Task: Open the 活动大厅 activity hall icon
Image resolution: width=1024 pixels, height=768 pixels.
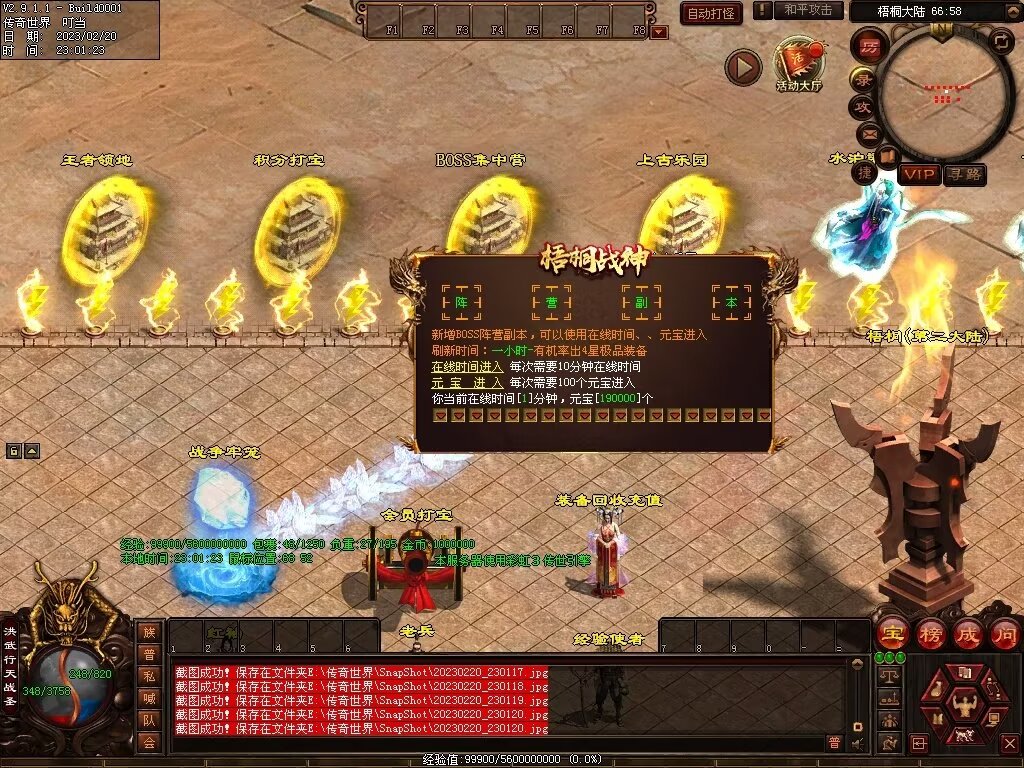Action: point(798,63)
